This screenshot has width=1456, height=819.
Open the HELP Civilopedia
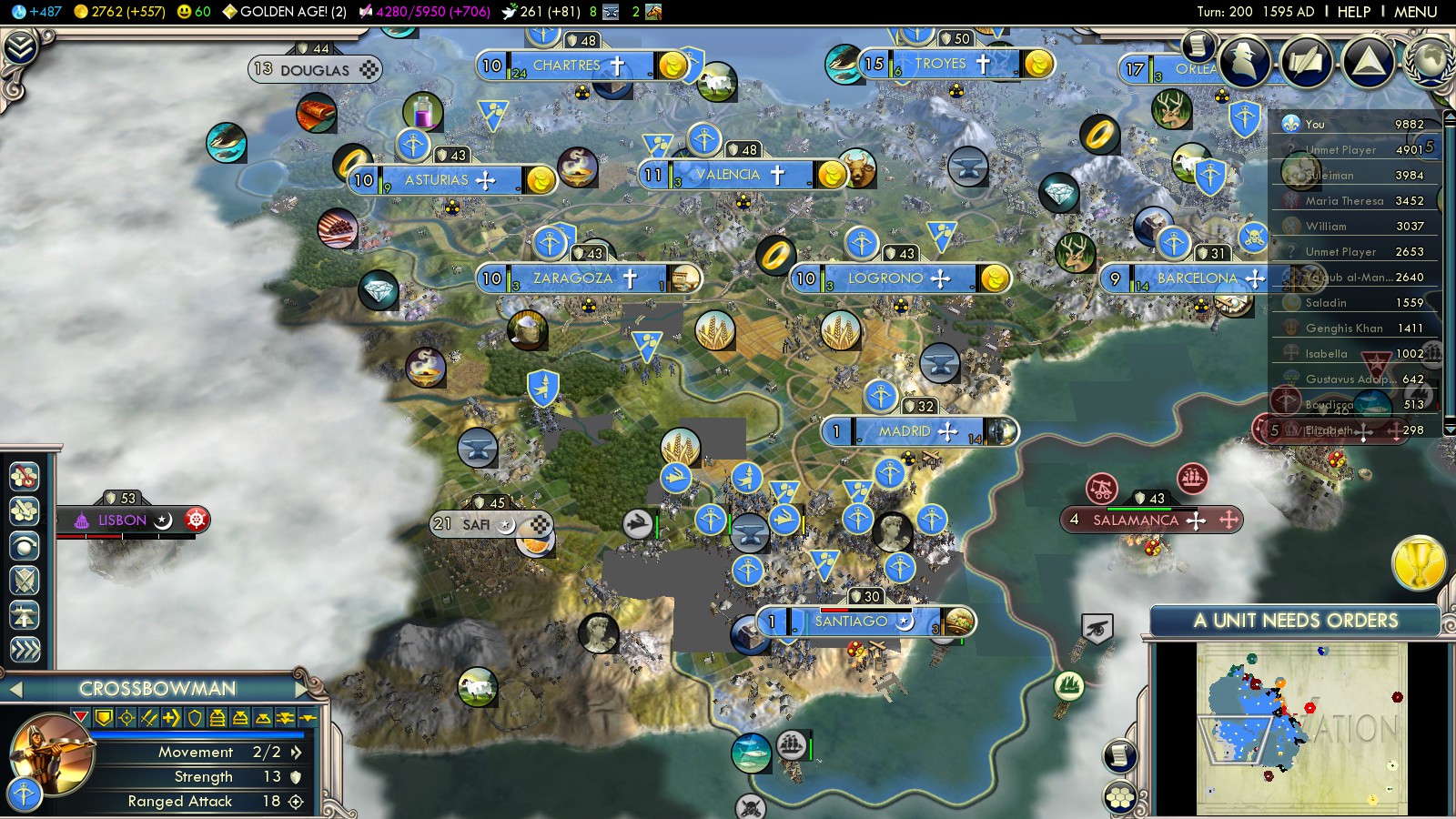[1353, 12]
